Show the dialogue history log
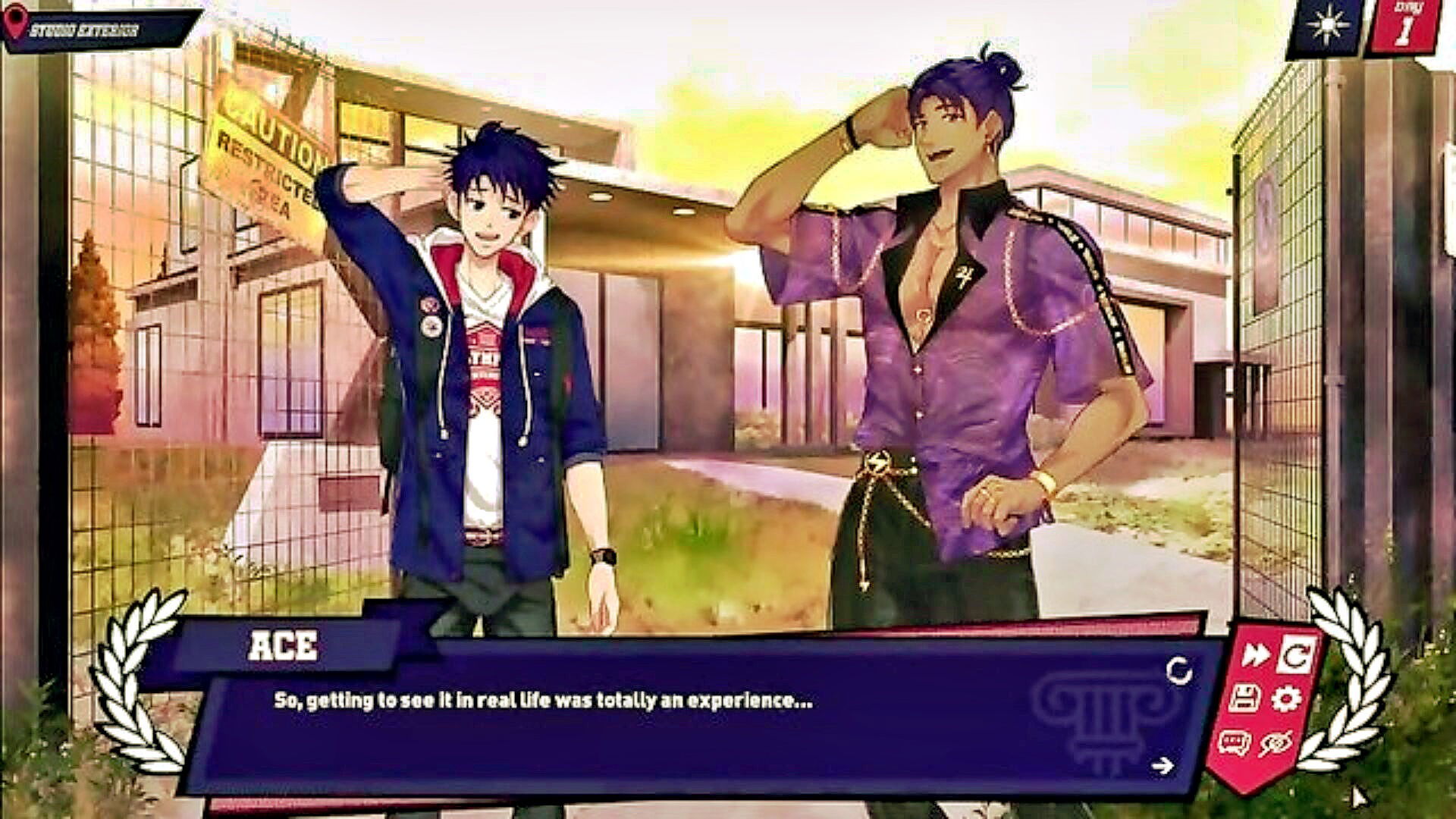The height and width of the screenshot is (819, 1456). pyautogui.click(x=1234, y=742)
